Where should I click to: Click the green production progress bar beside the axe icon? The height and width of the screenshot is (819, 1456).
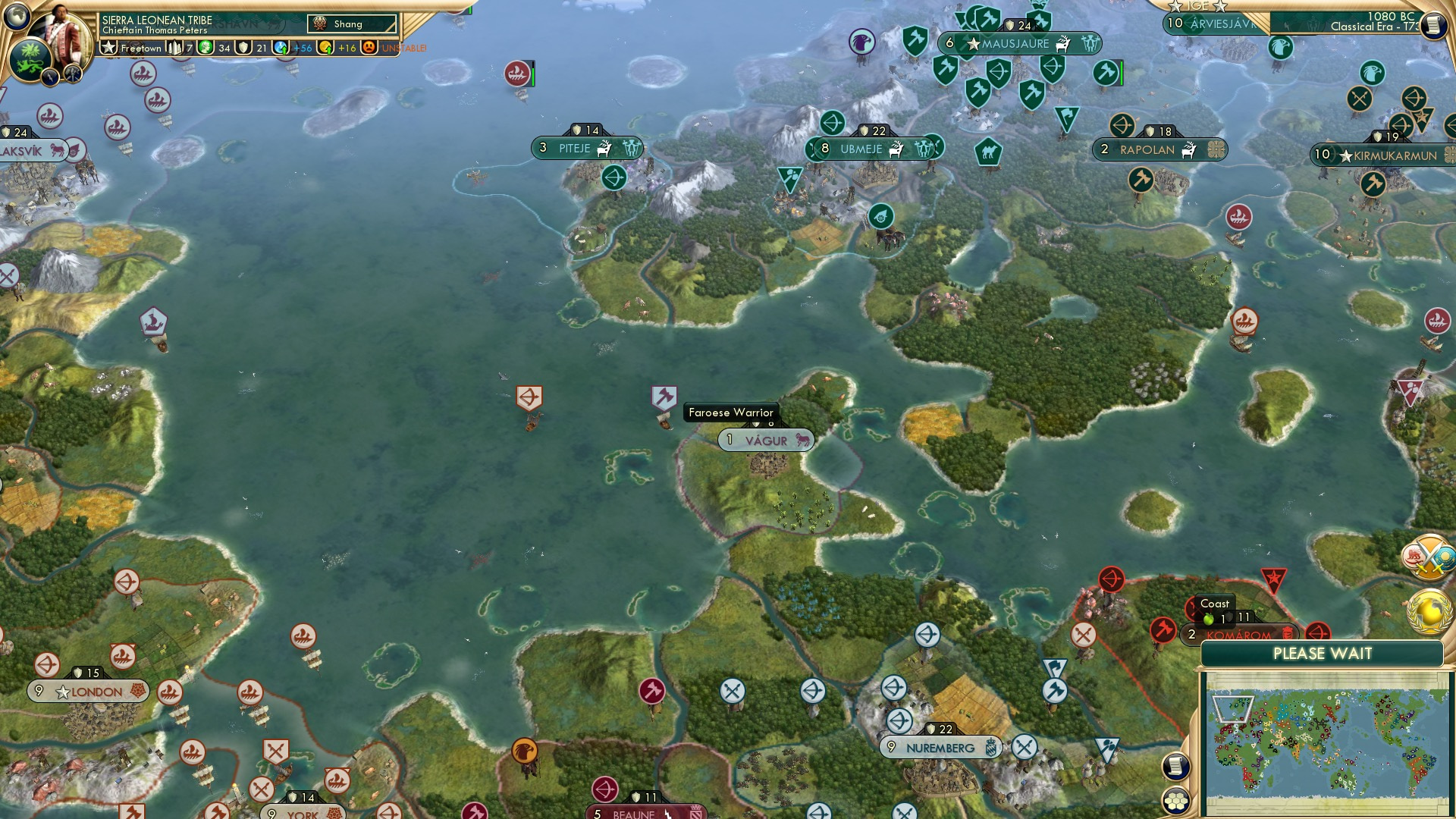pyautogui.click(x=1120, y=71)
